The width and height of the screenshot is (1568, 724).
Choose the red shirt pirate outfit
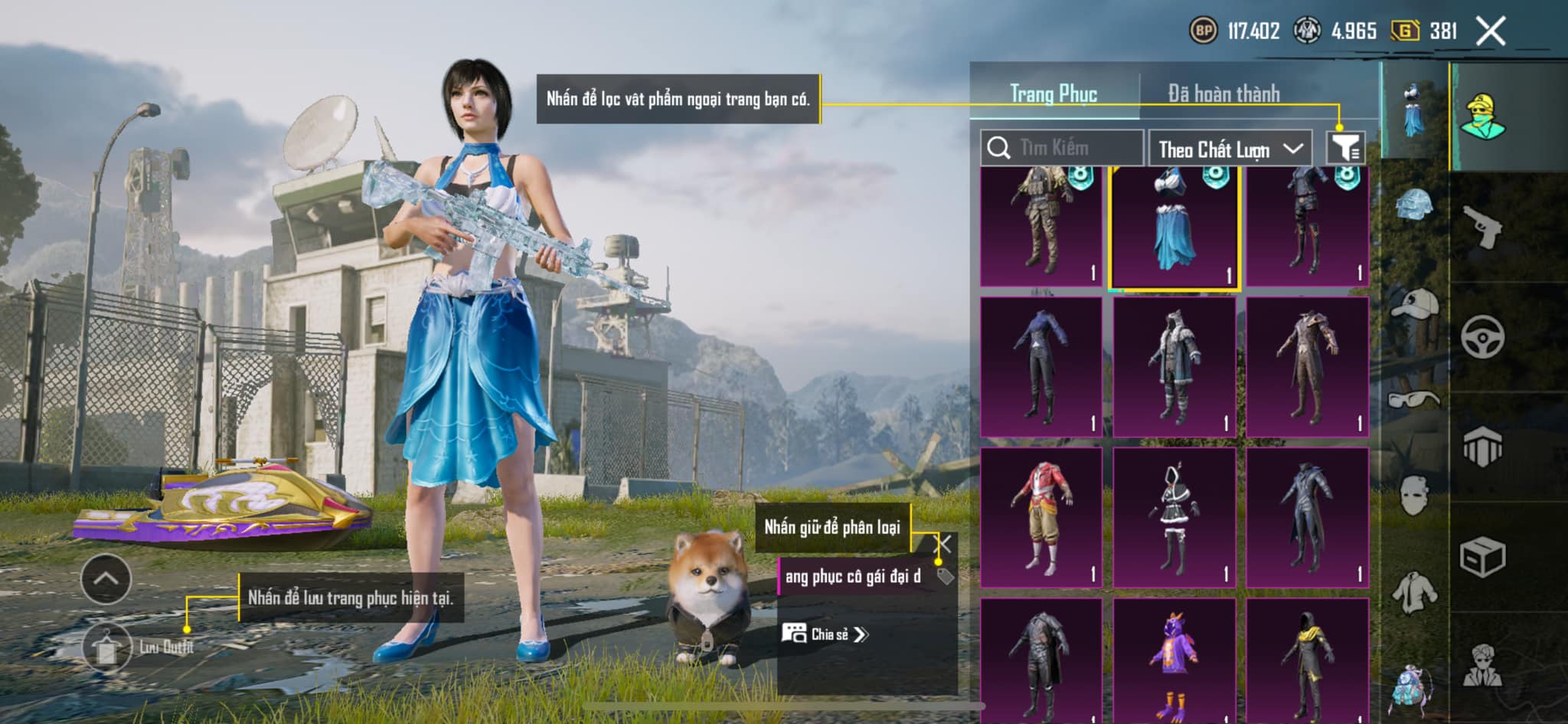1040,518
